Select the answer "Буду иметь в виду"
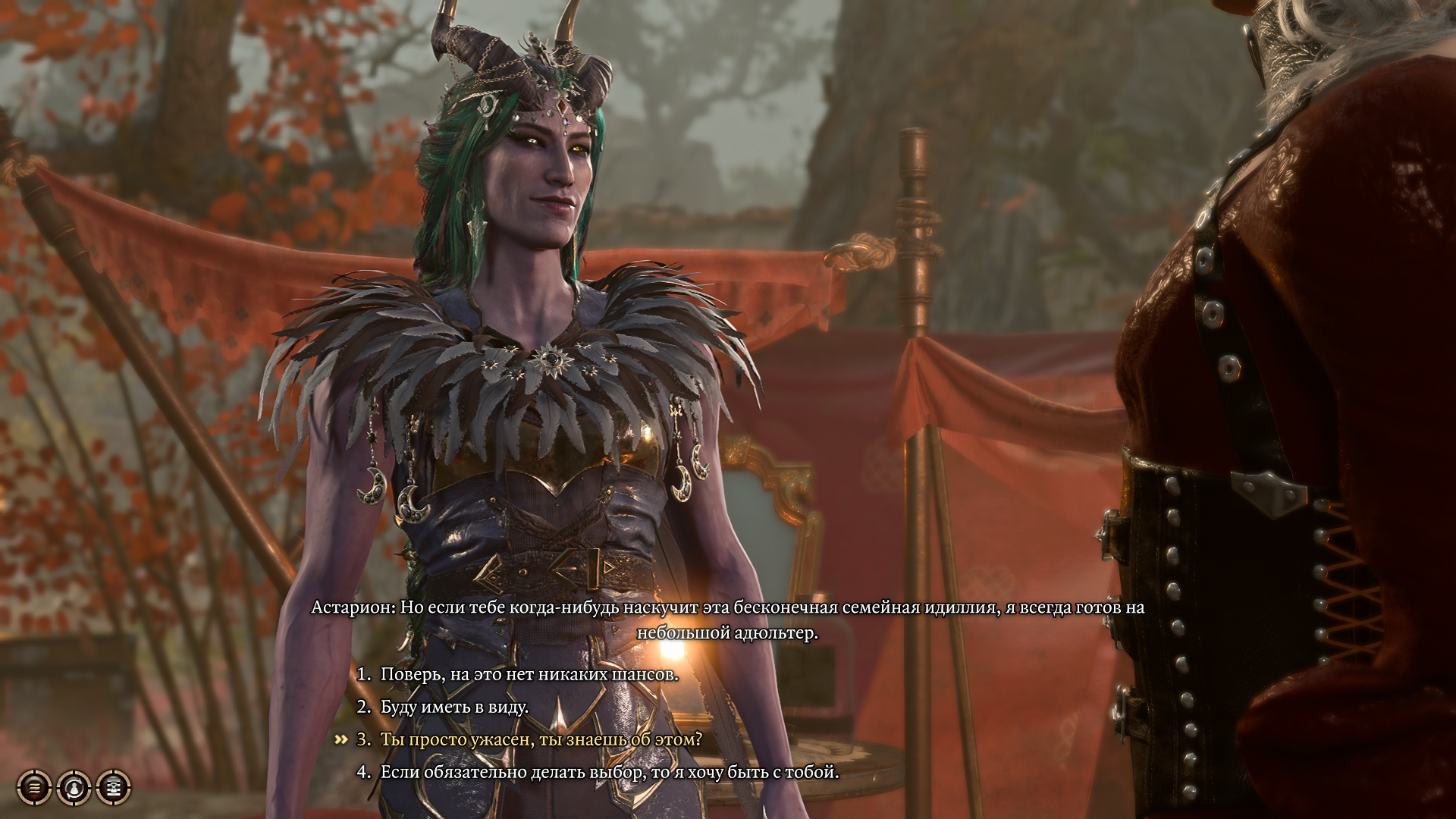This screenshot has width=1456, height=819. (453, 707)
